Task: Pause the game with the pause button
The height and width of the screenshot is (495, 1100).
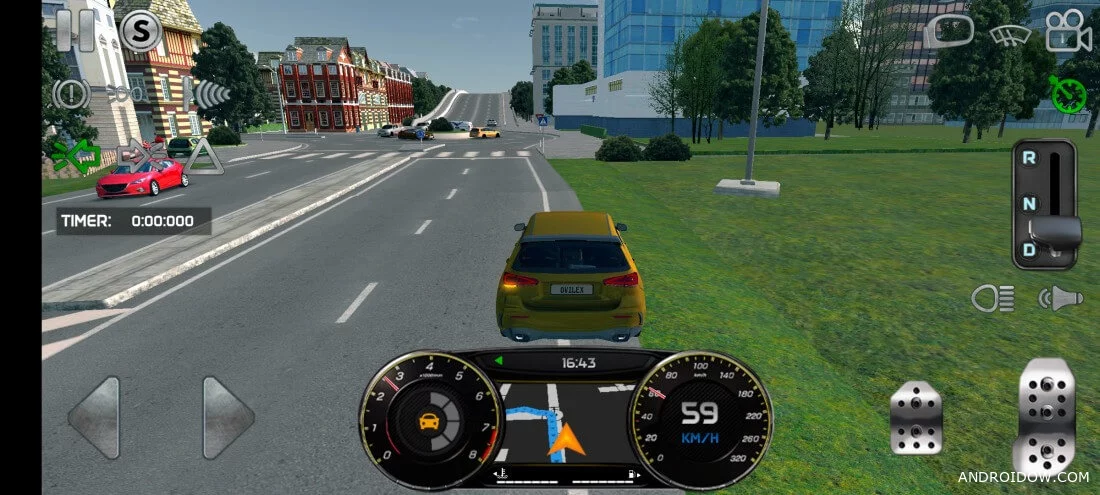Action: 75,30
